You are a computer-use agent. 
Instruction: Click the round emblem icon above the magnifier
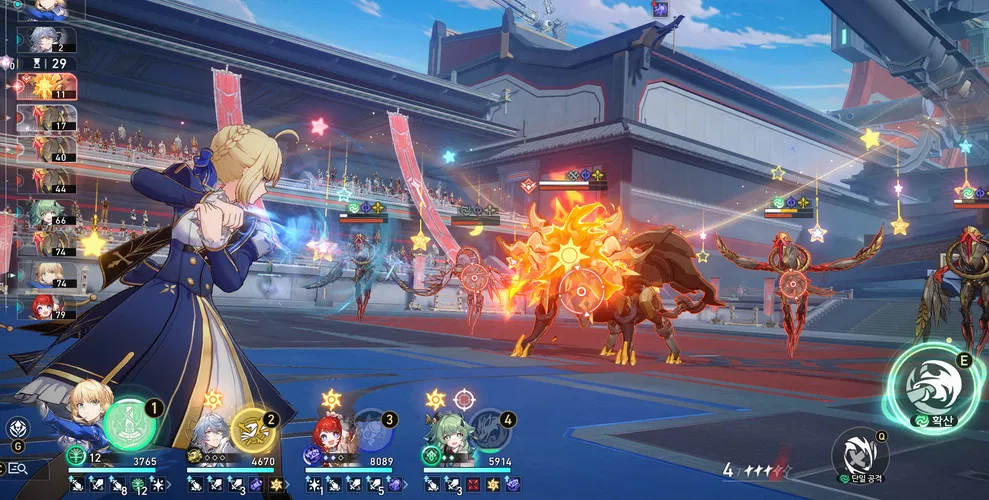coord(17,428)
